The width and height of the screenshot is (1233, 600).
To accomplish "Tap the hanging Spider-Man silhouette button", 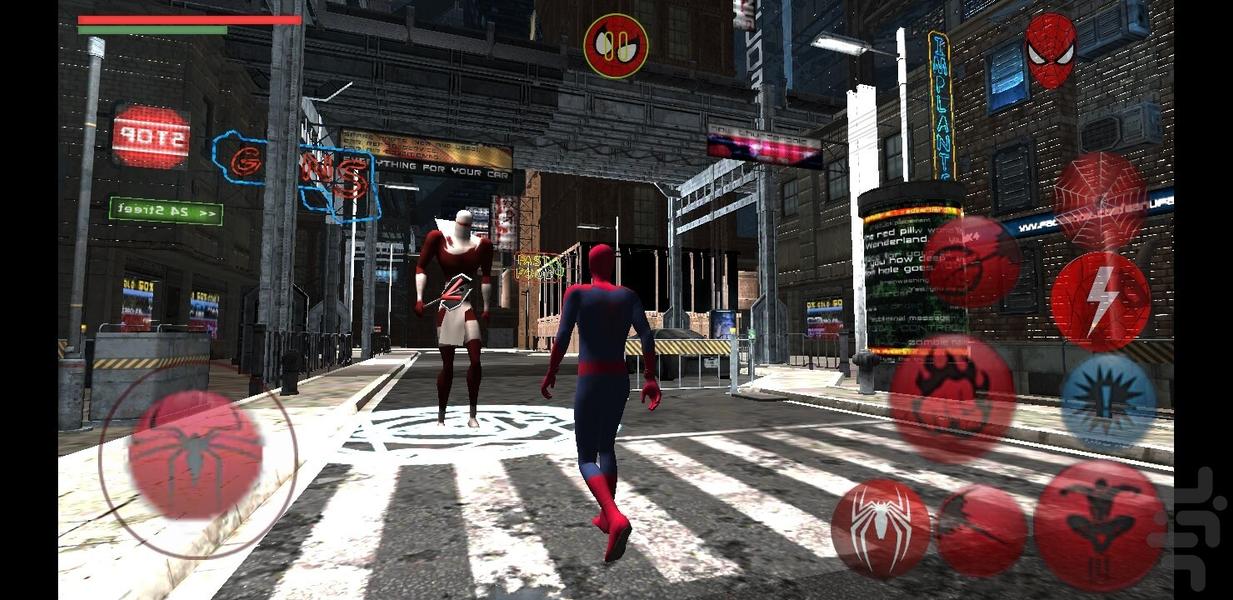I will click(x=1099, y=525).
